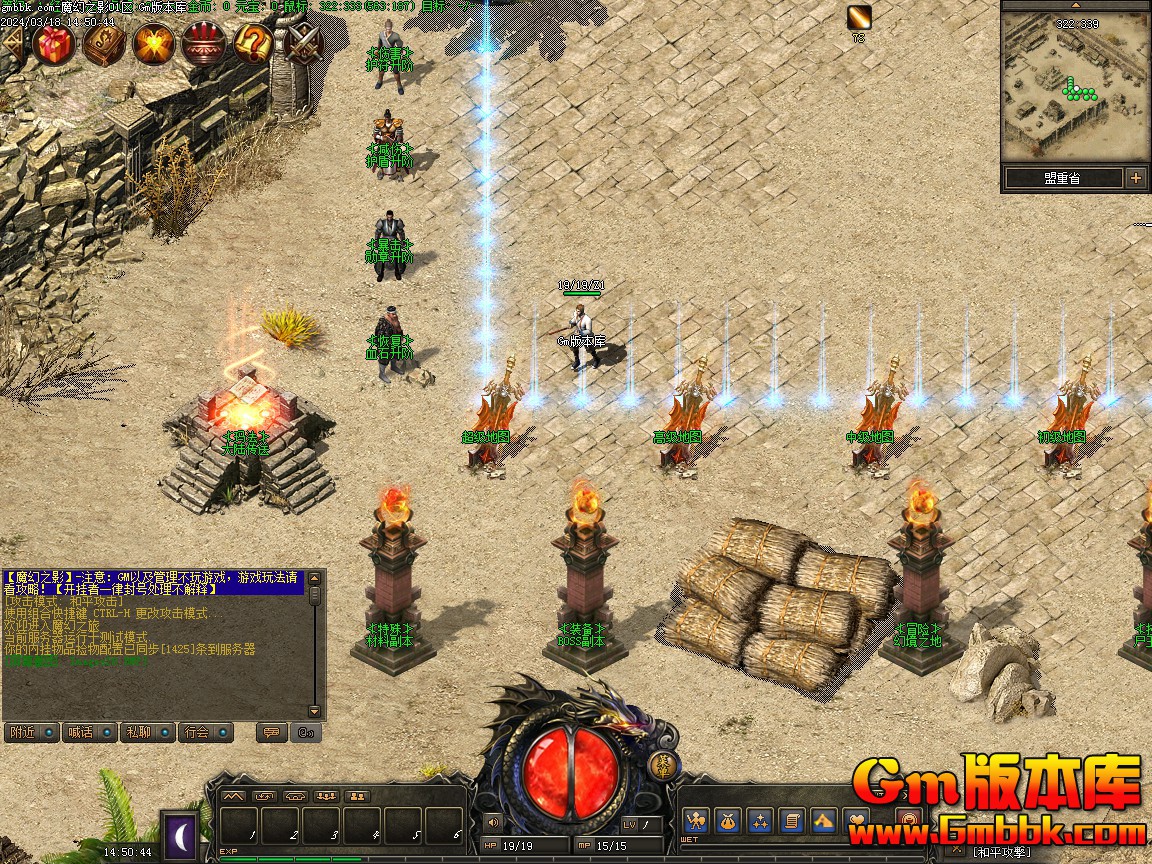Expand the minimap with the plus button
This screenshot has height=864, width=1152.
1135,178
